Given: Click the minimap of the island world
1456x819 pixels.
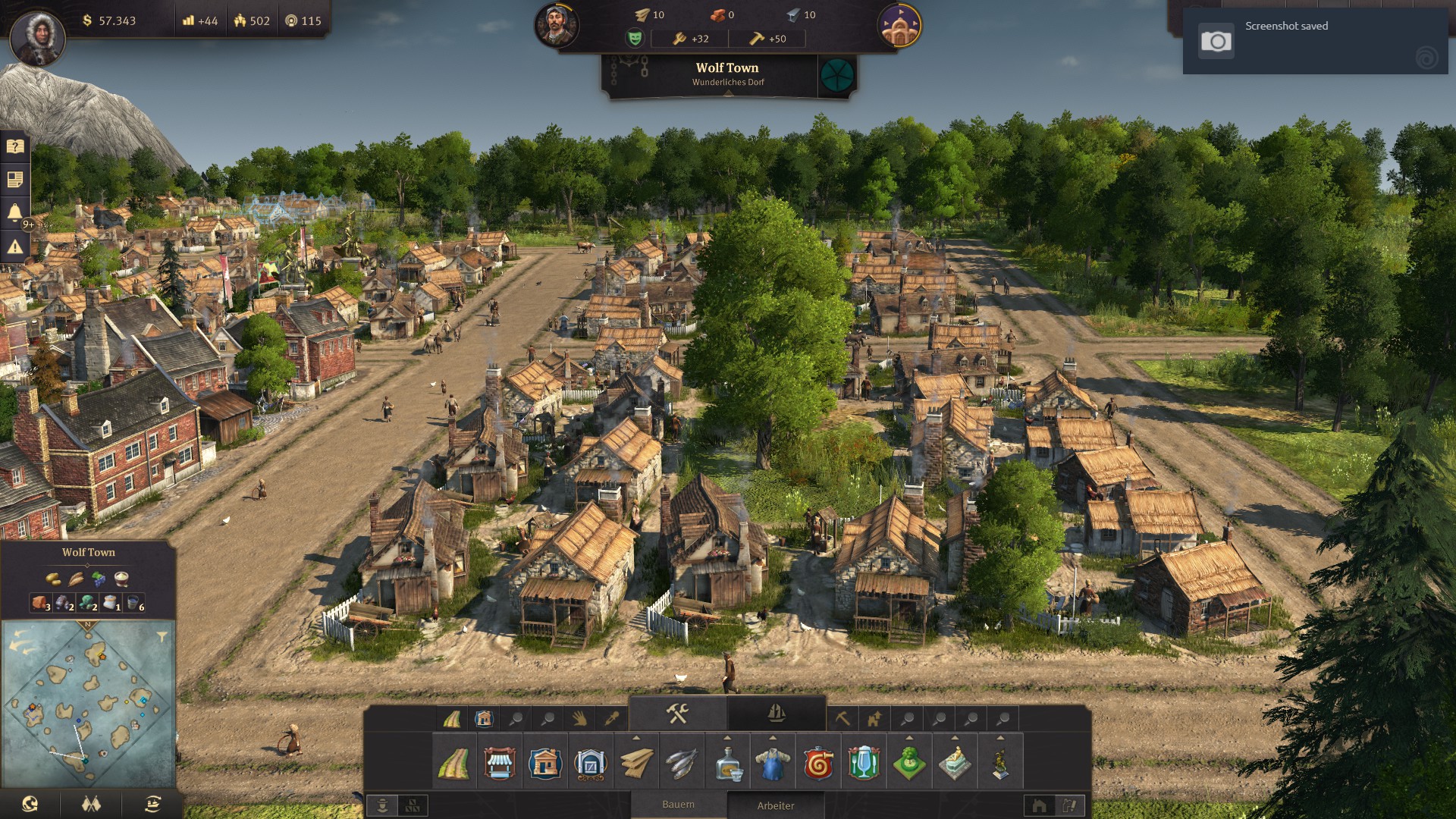Looking at the screenshot, I should pyautogui.click(x=89, y=703).
